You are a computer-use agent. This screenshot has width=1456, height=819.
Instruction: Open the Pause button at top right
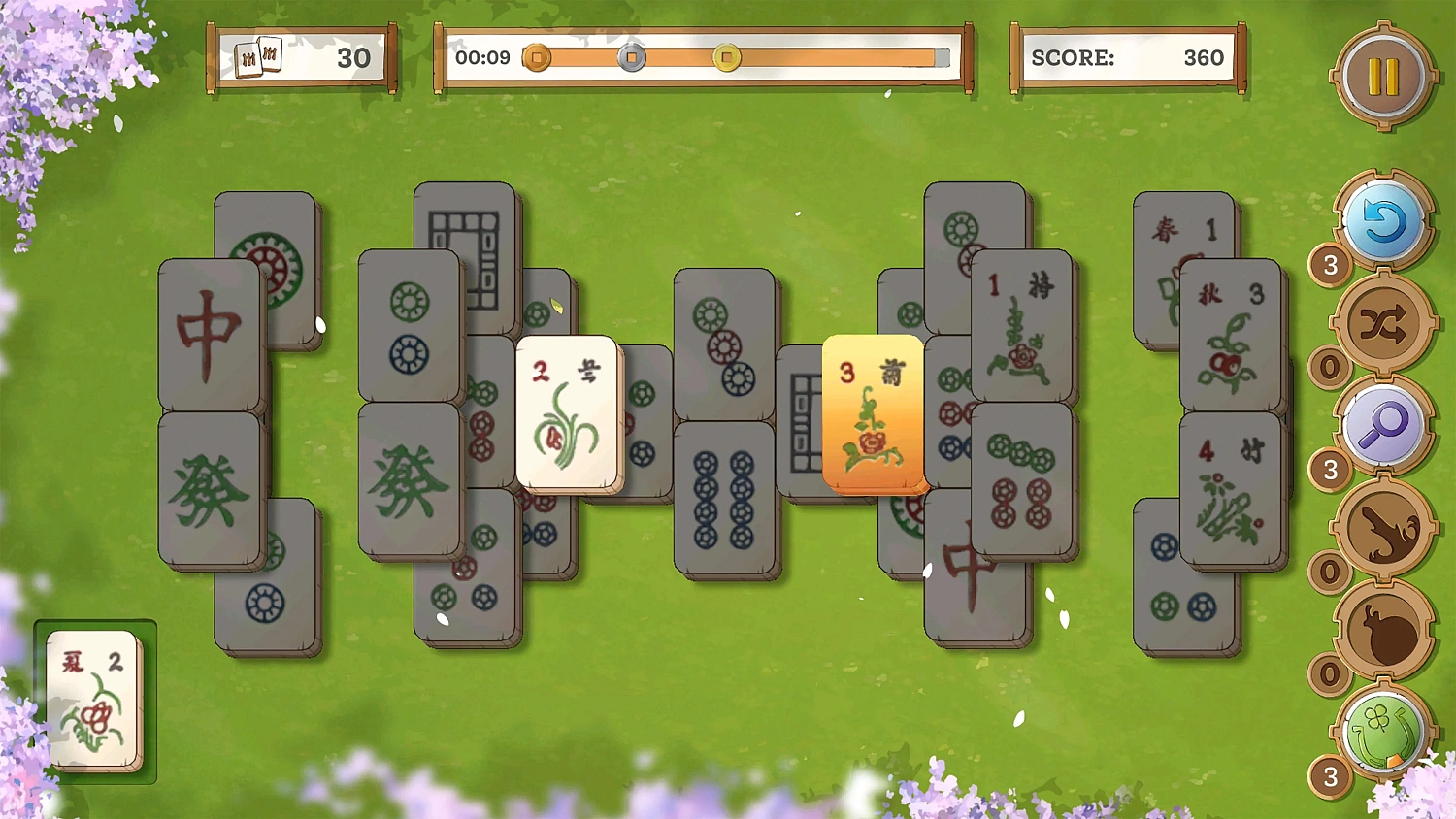(x=1382, y=75)
